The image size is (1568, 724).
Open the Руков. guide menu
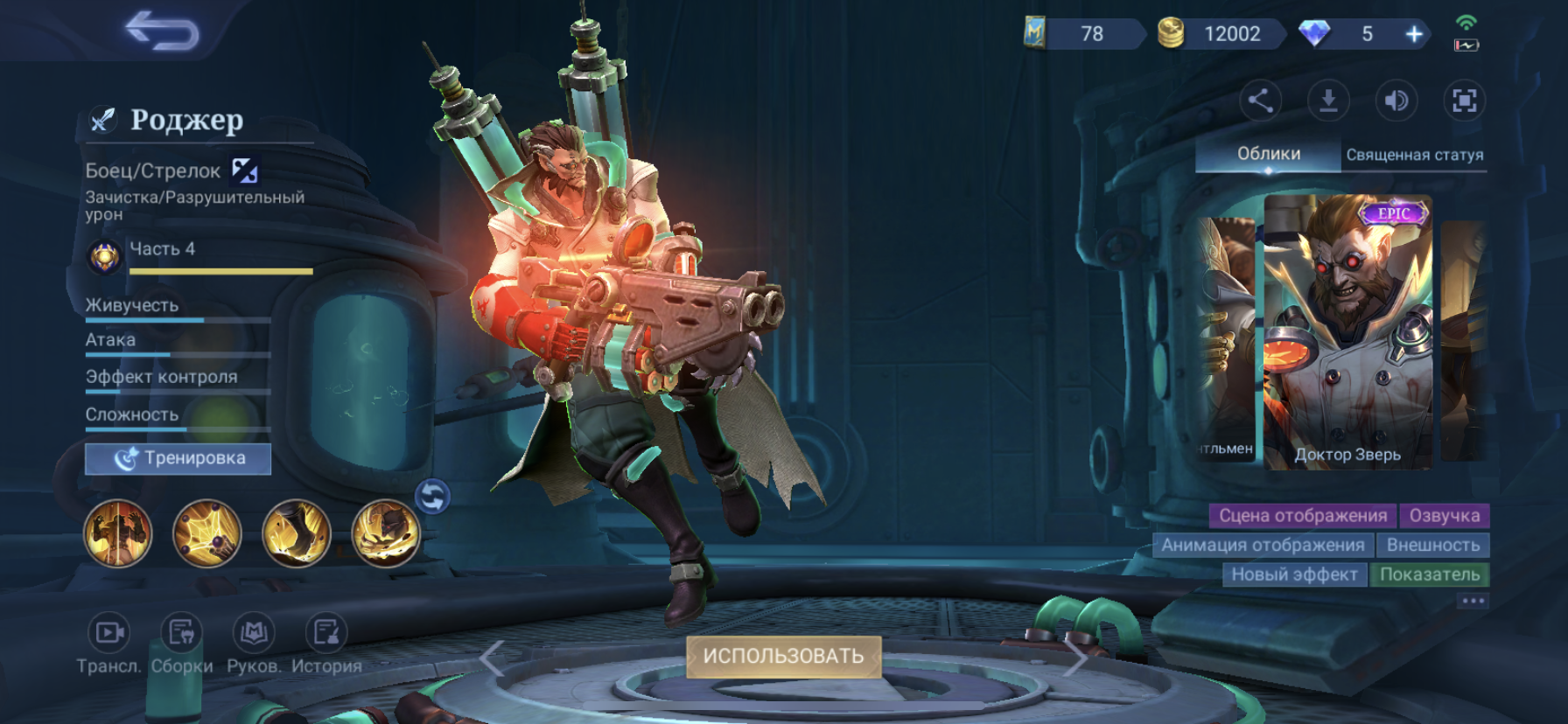click(x=254, y=633)
